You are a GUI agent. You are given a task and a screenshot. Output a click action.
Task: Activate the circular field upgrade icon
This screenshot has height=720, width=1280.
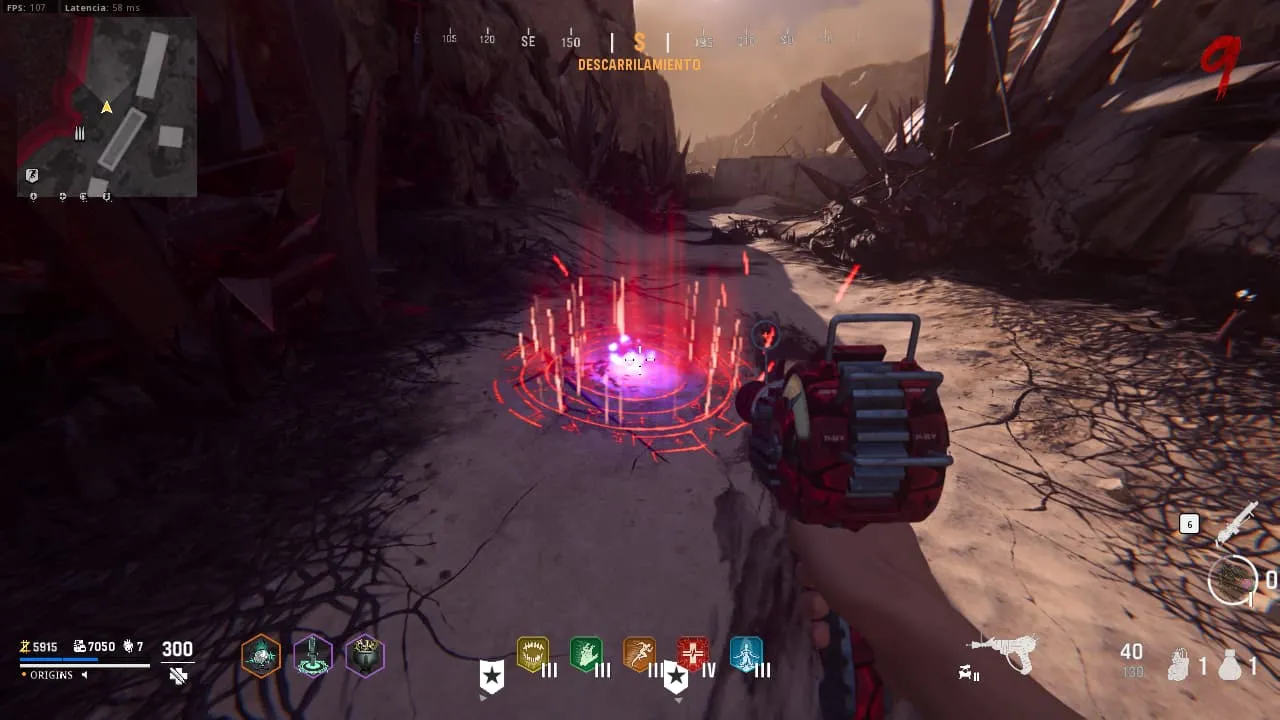[x=1231, y=579]
